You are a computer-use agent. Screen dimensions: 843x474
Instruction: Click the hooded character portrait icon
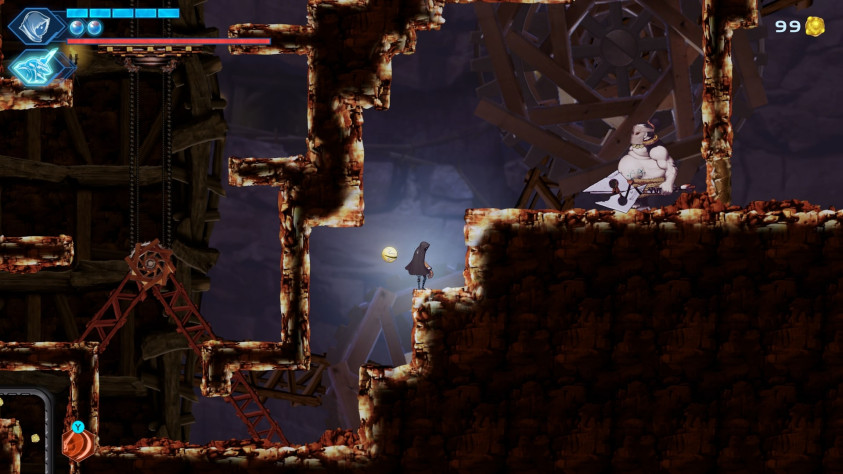[x=36, y=25]
